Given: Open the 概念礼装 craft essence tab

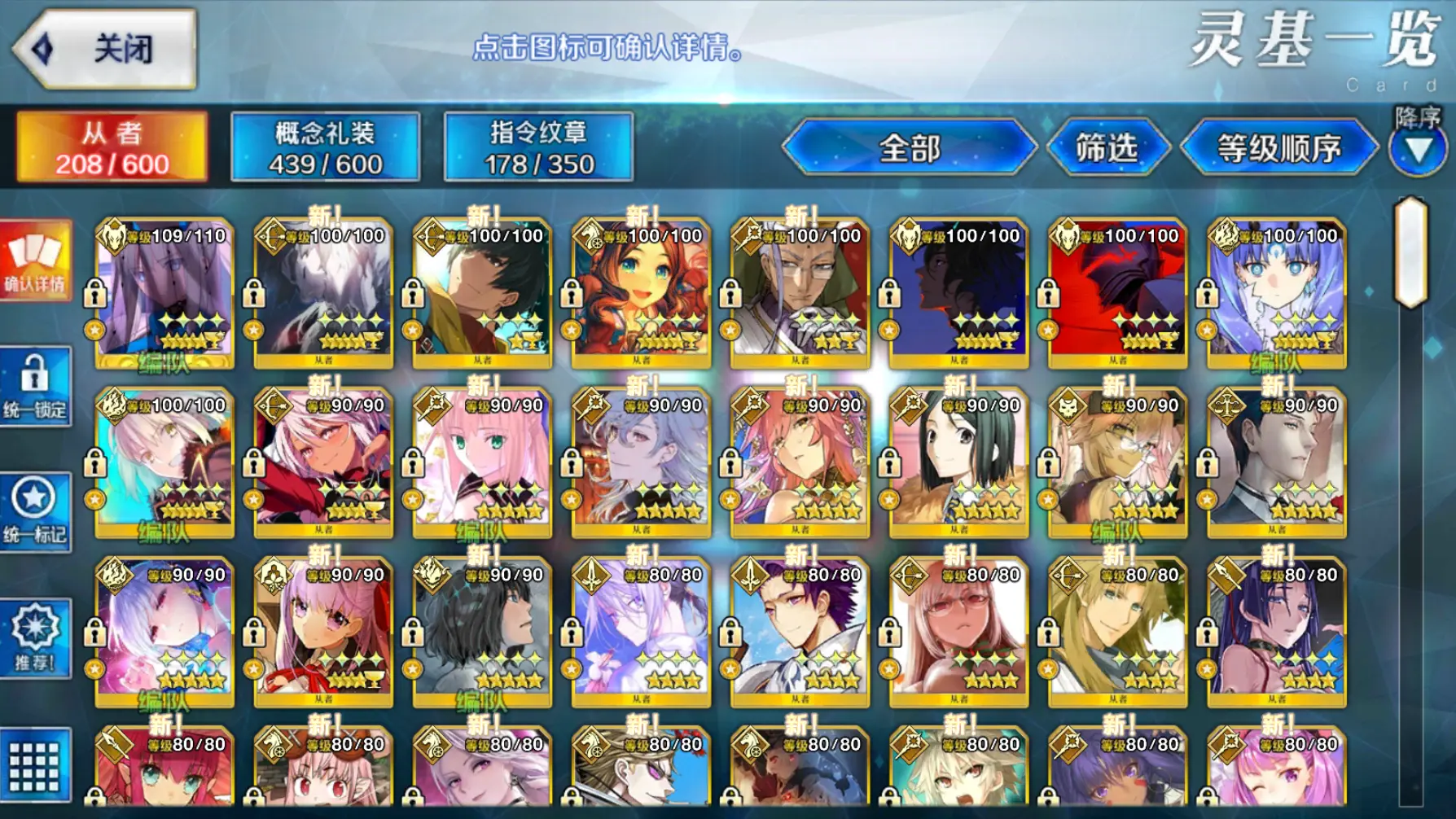Looking at the screenshot, I should (x=325, y=147).
